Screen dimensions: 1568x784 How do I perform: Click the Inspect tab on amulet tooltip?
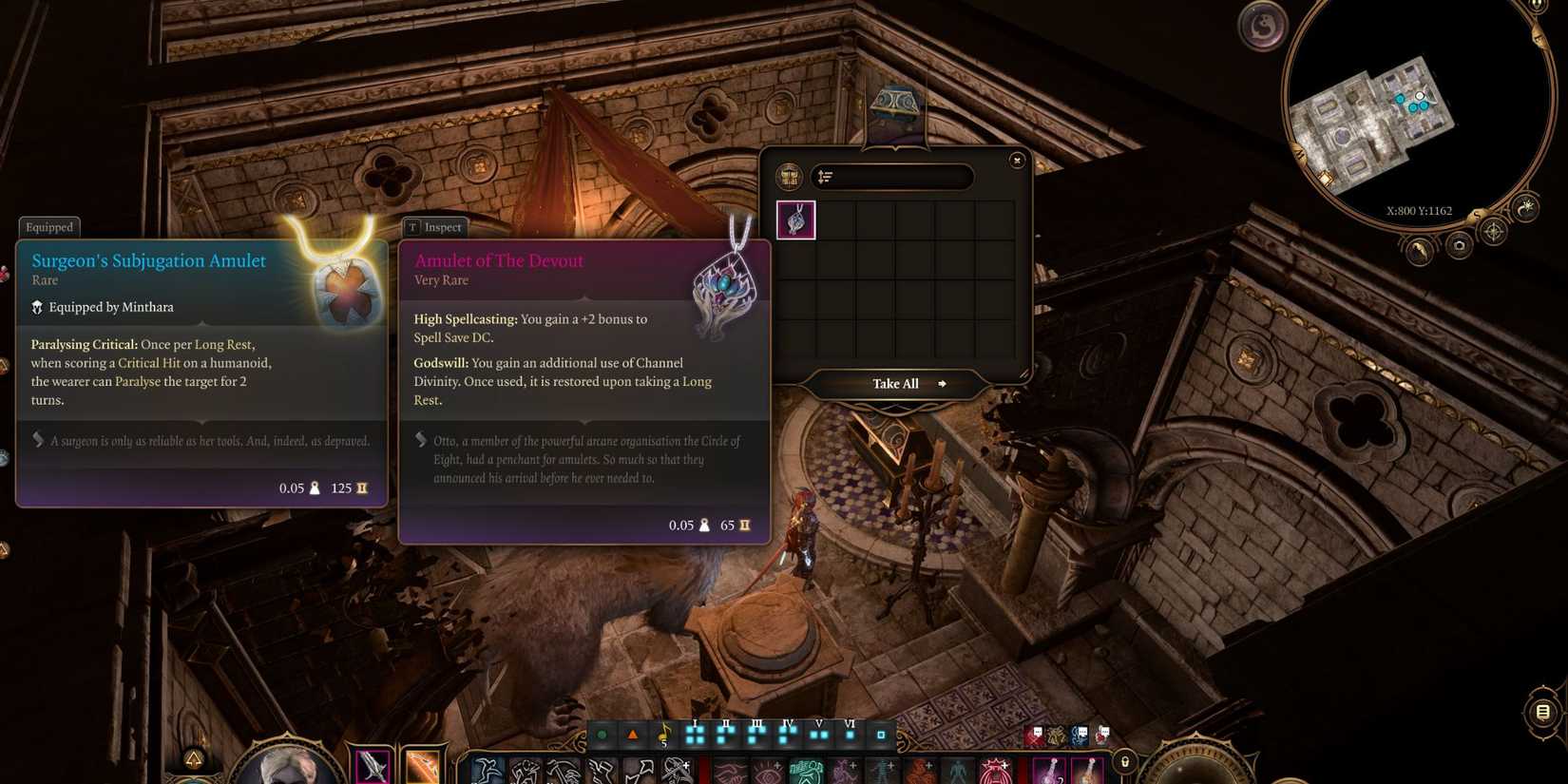pyautogui.click(x=434, y=227)
